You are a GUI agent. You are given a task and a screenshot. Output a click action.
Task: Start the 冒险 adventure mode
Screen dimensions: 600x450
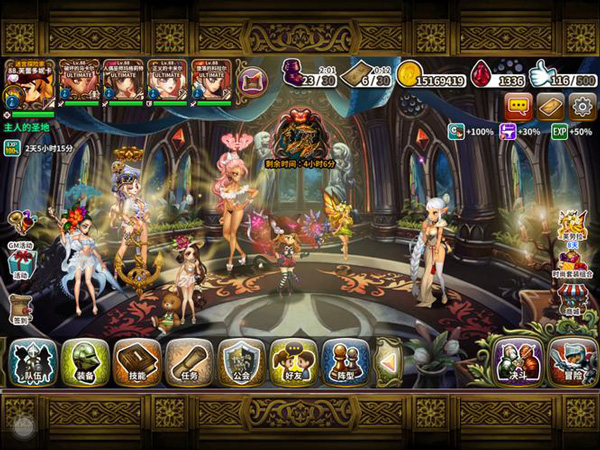click(572, 361)
